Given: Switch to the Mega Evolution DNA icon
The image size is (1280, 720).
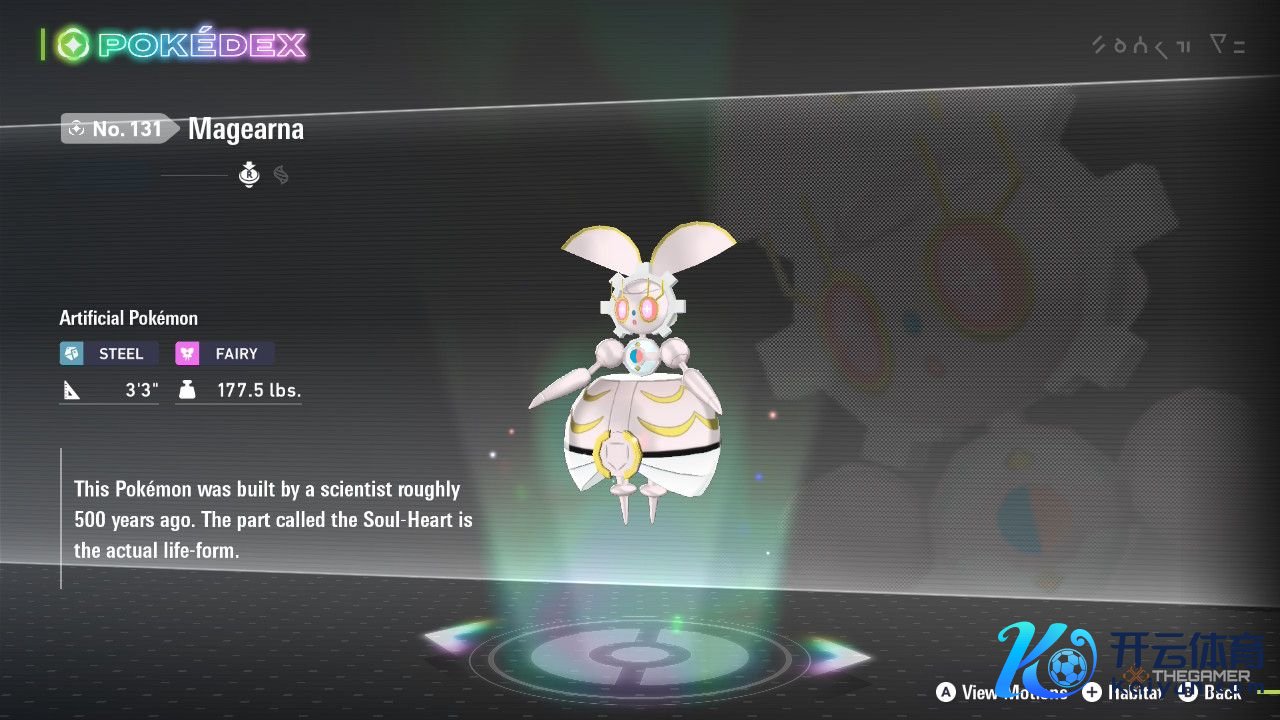Looking at the screenshot, I should (x=281, y=176).
